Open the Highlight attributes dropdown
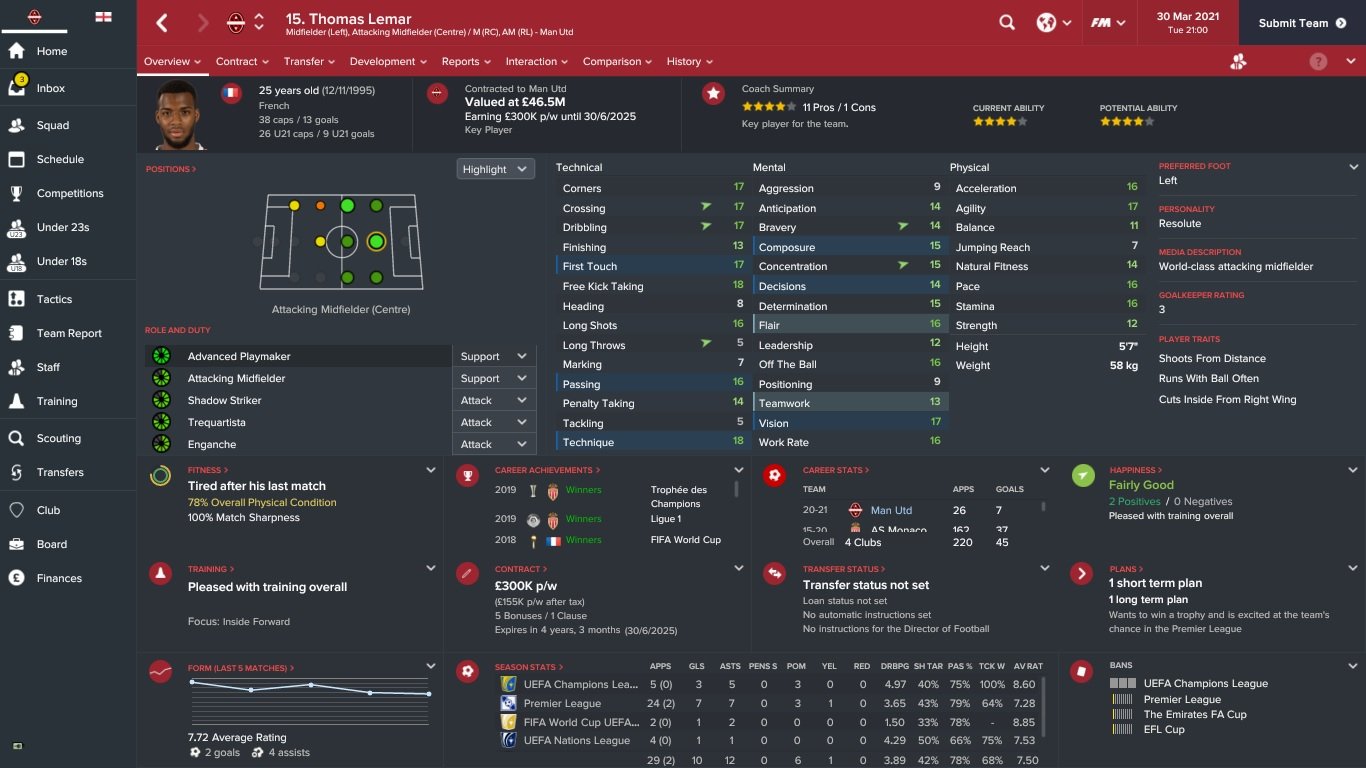1366x768 pixels. (495, 169)
